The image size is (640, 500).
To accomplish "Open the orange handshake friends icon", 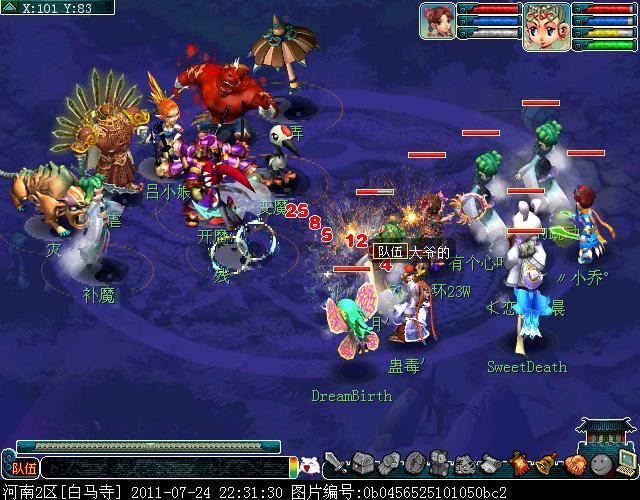I will click(573, 464).
